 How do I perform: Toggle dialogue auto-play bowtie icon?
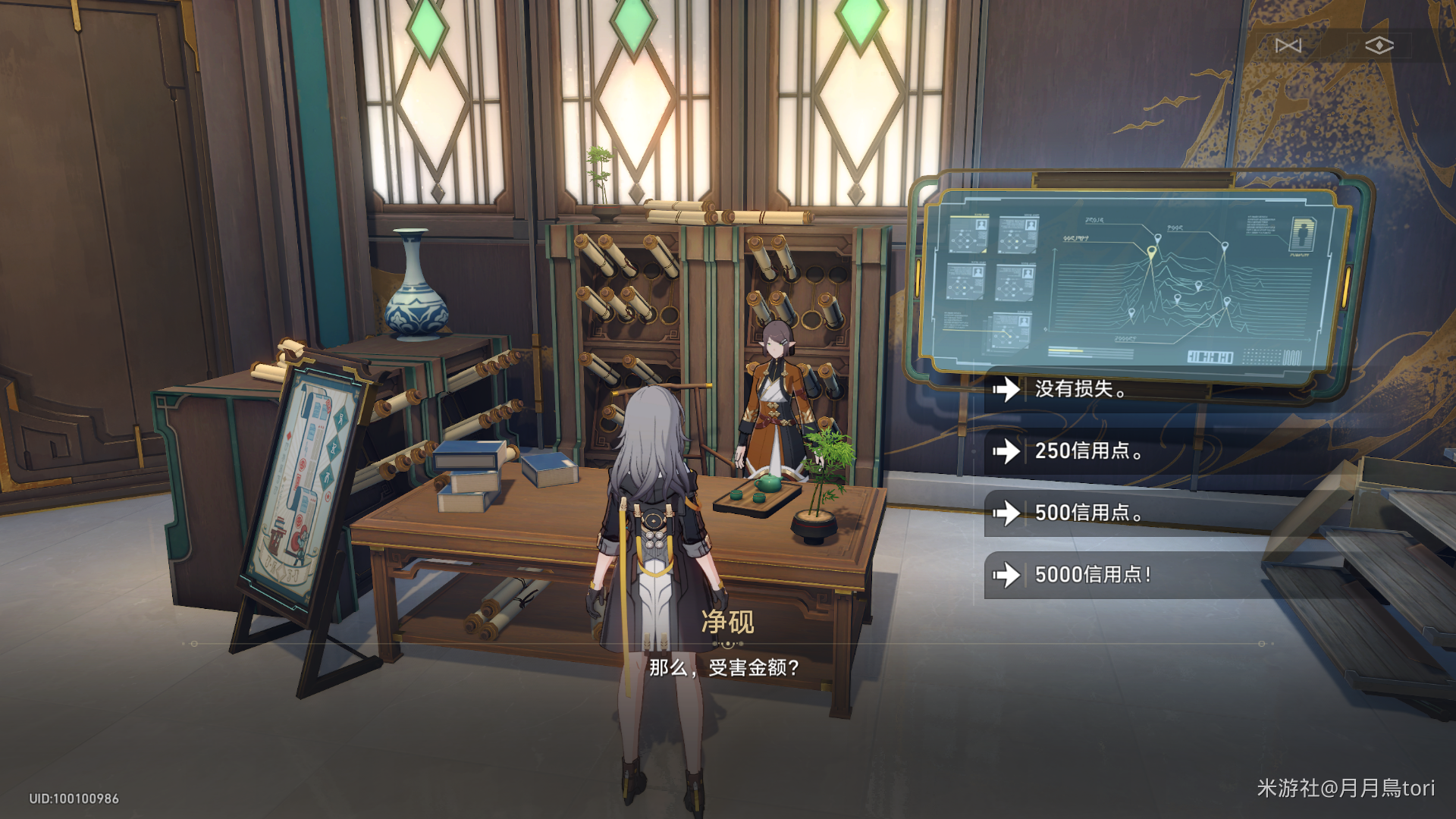coord(1288,46)
